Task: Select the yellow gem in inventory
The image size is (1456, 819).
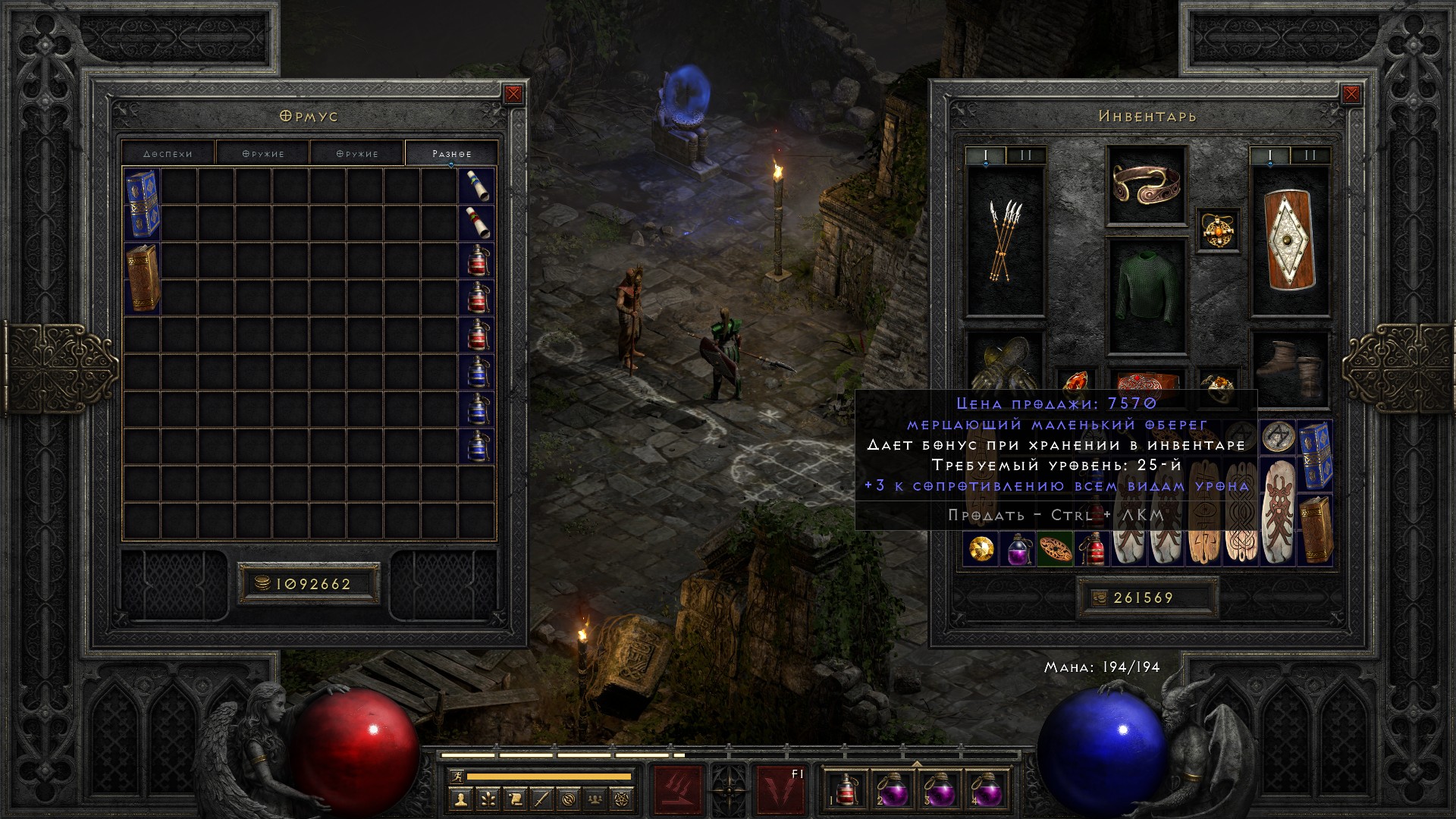Action: [980, 548]
